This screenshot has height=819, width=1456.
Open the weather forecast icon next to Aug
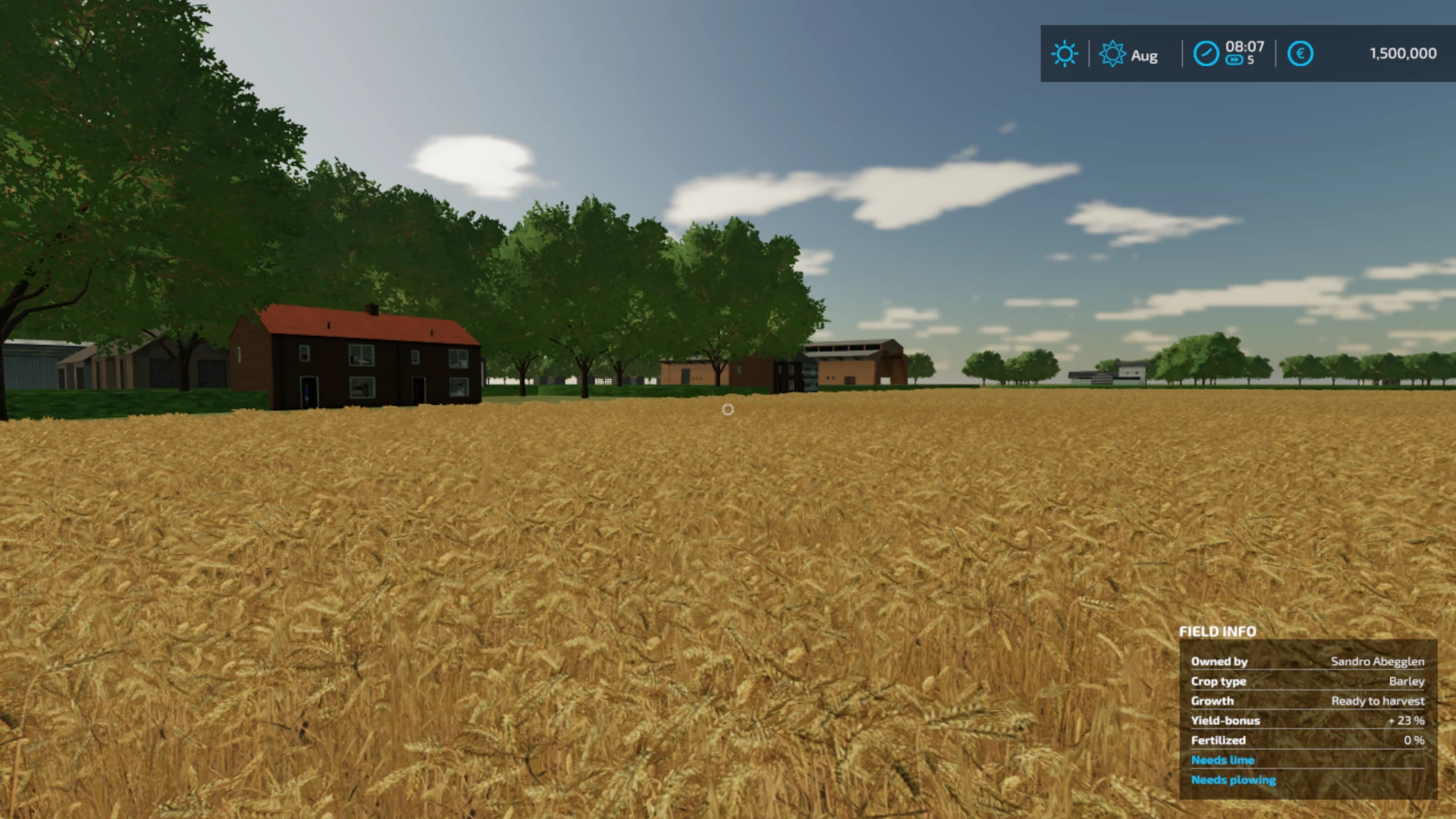[x=1112, y=54]
